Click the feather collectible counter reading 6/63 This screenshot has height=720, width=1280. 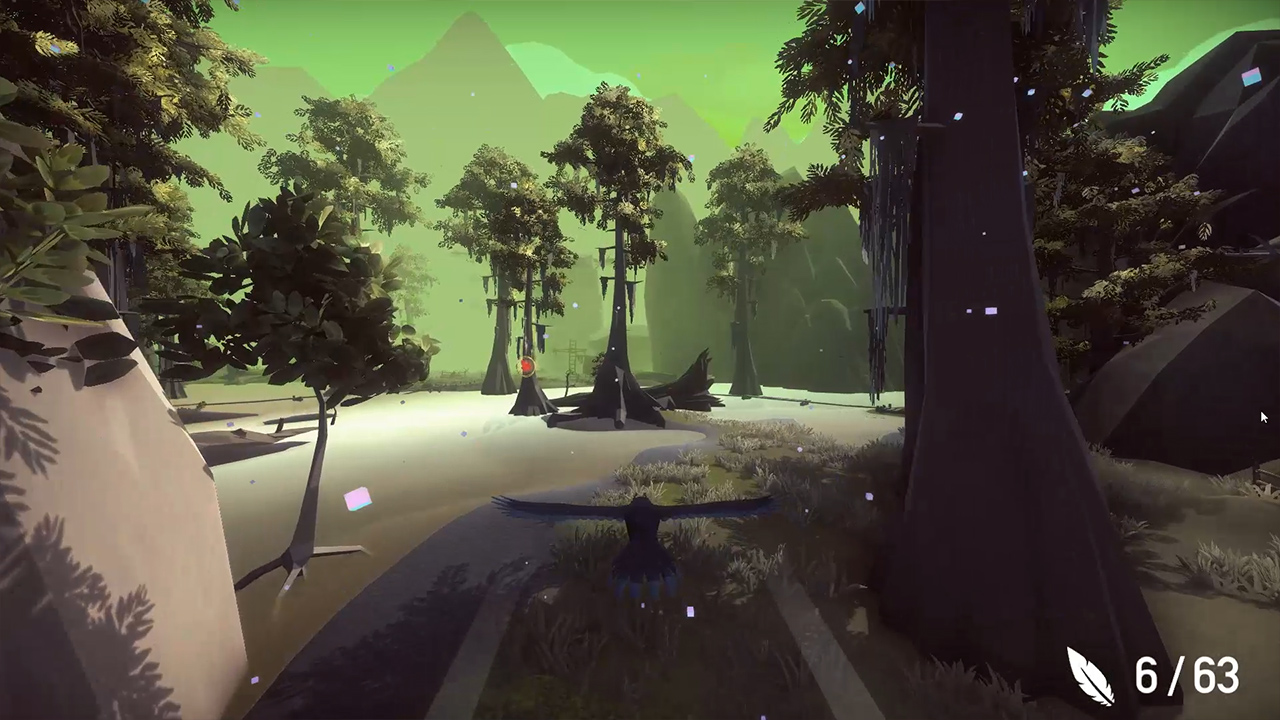point(1186,676)
